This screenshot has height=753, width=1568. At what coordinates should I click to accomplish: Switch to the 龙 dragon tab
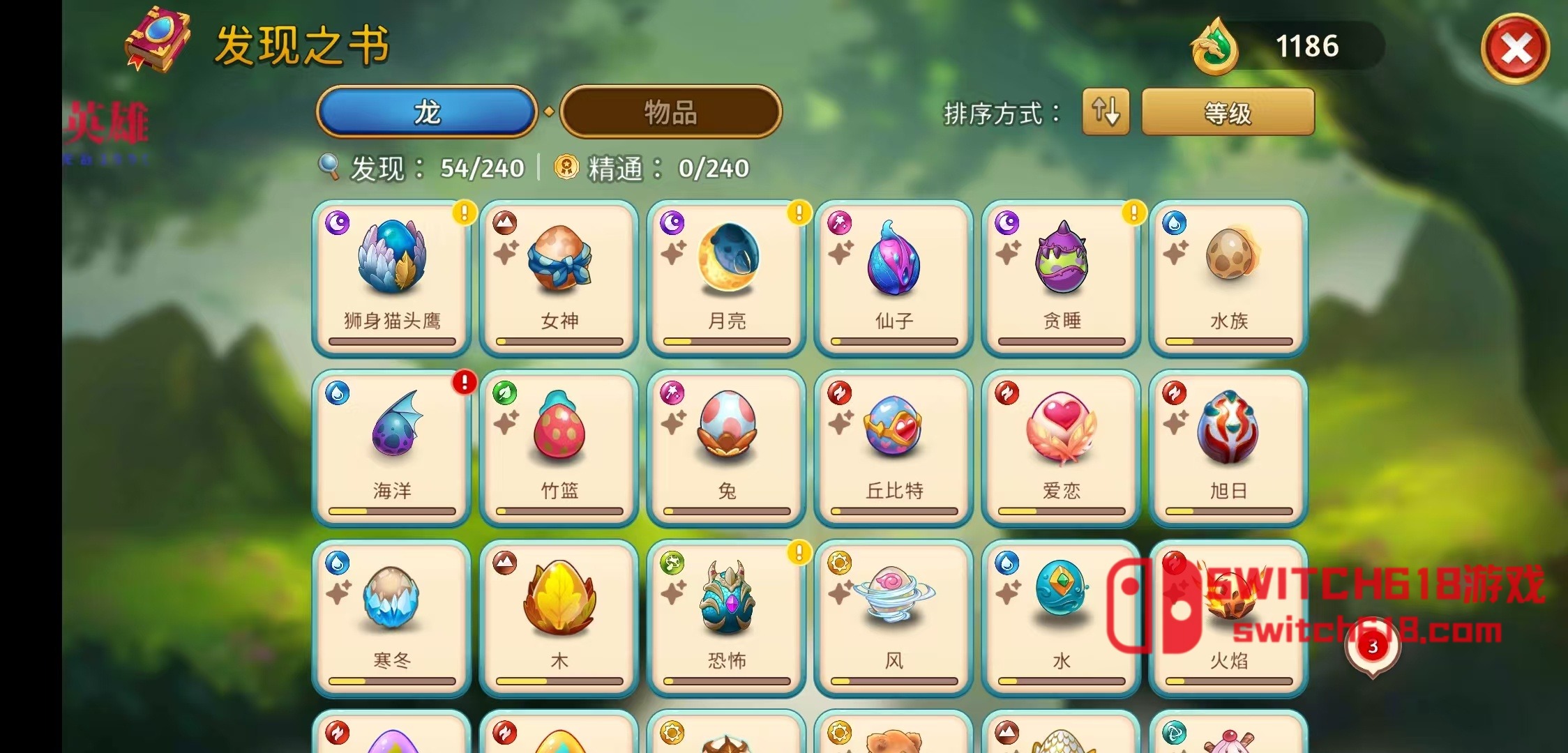(426, 112)
